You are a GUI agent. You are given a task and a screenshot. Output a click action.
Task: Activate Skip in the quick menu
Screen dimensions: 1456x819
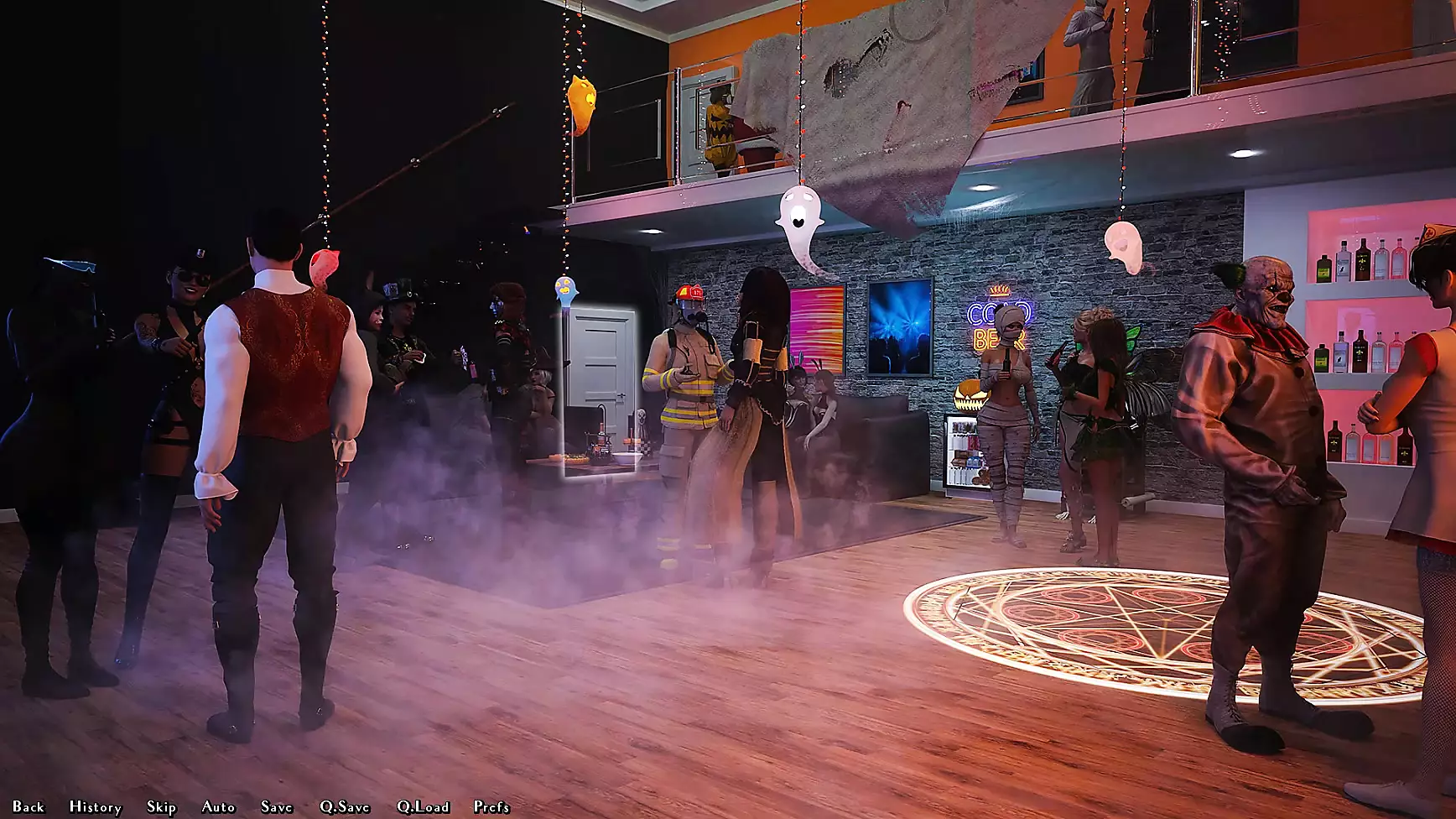(x=161, y=806)
